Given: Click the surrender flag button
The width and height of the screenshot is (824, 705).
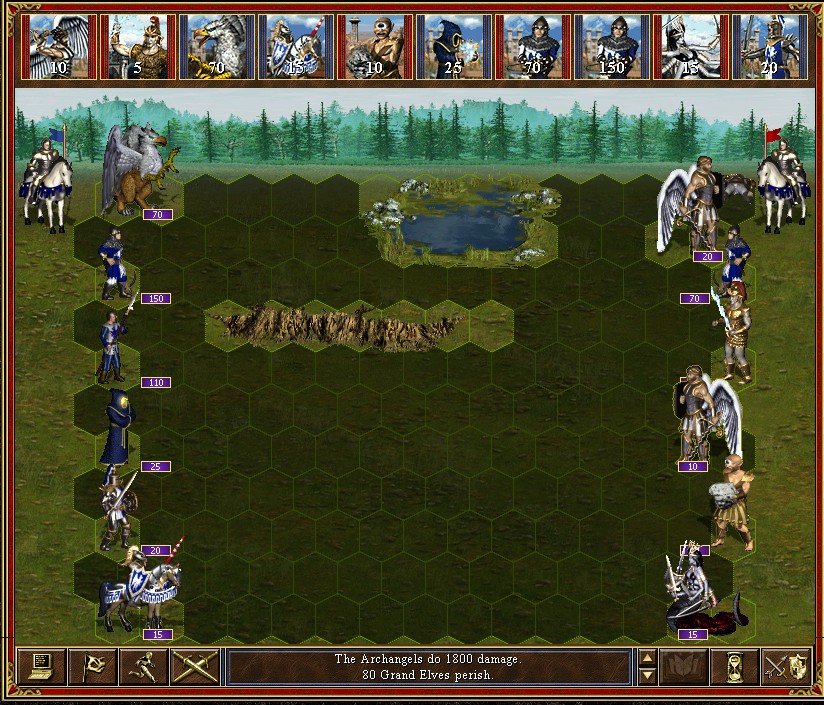Looking at the screenshot, I should pos(93,666).
